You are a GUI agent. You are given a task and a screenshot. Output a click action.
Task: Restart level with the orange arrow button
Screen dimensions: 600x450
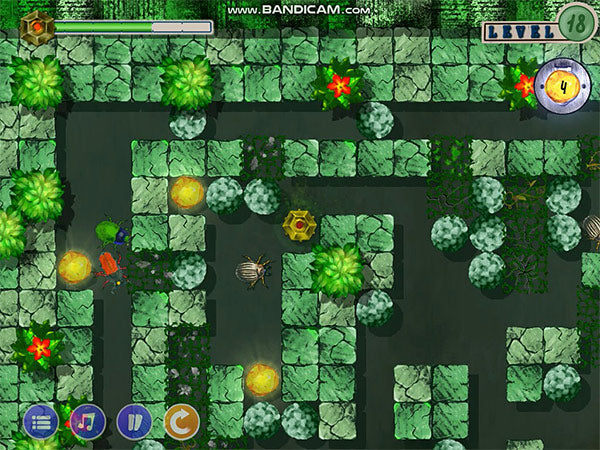181,421
